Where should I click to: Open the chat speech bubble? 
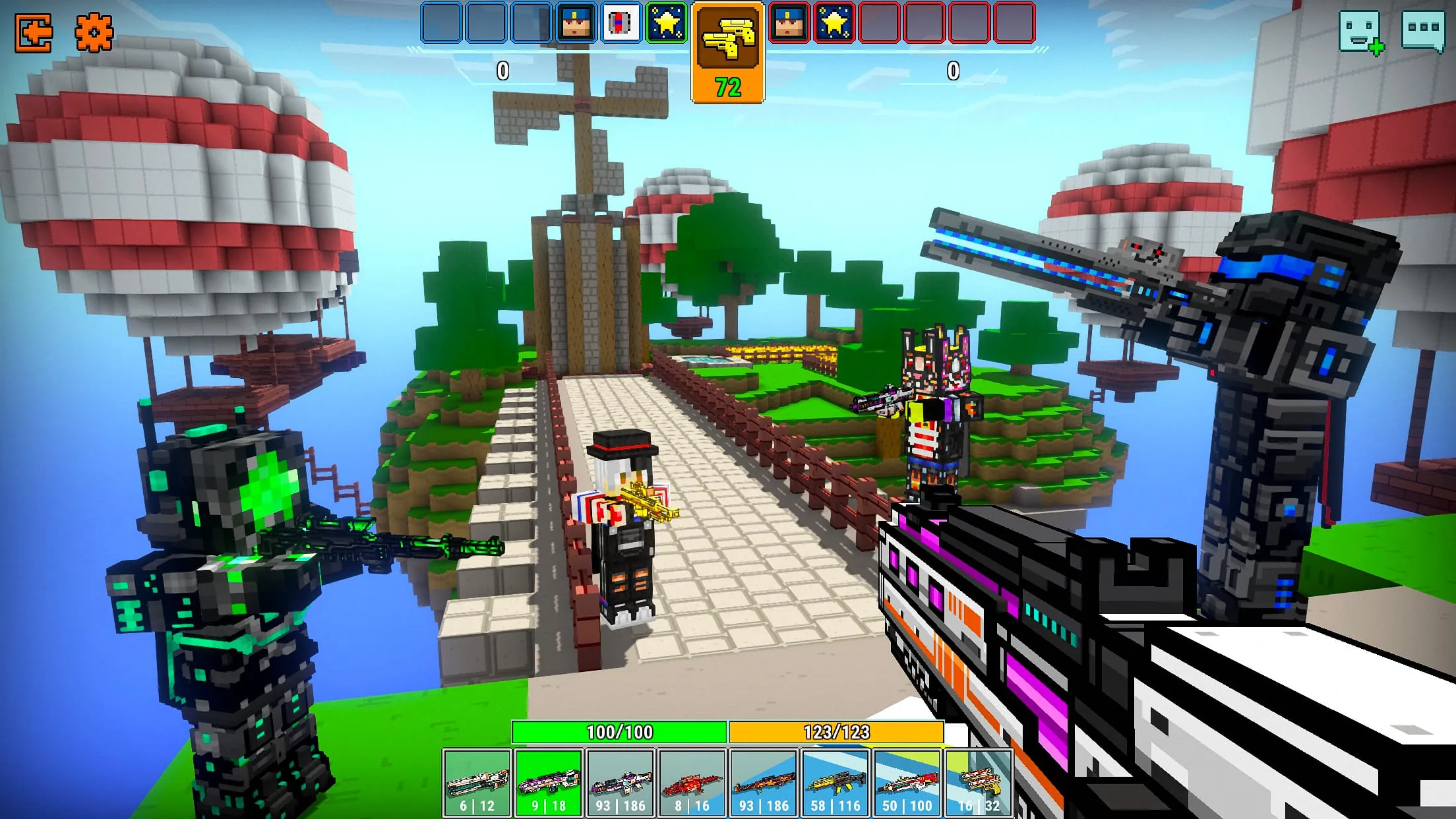(x=1424, y=30)
